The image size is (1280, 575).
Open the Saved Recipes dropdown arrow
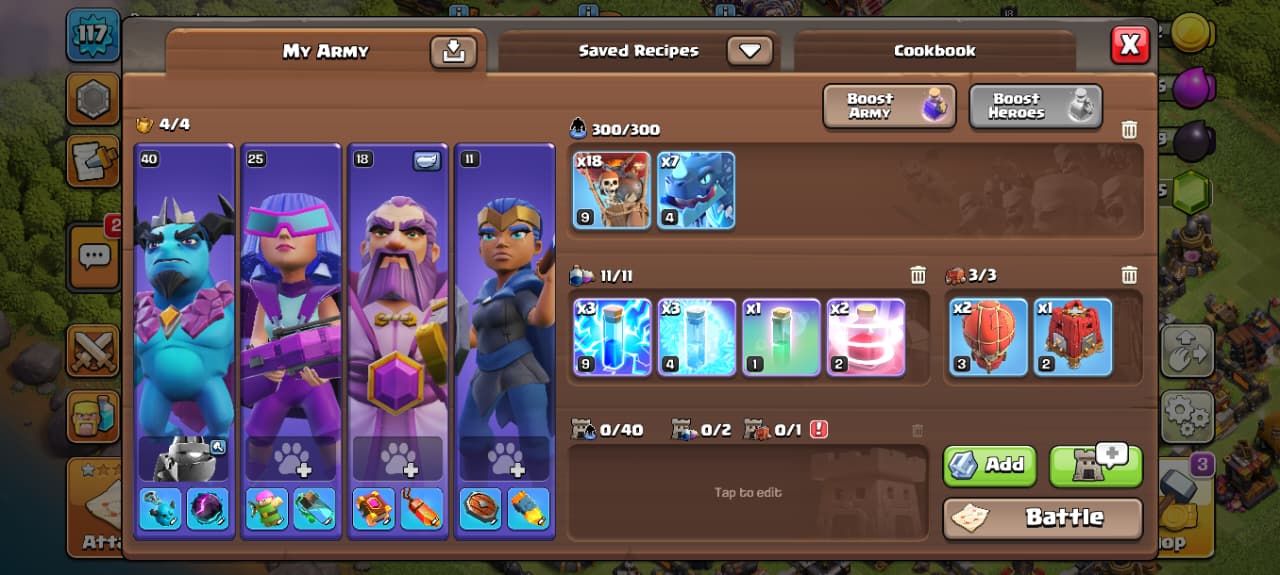pyautogui.click(x=750, y=51)
